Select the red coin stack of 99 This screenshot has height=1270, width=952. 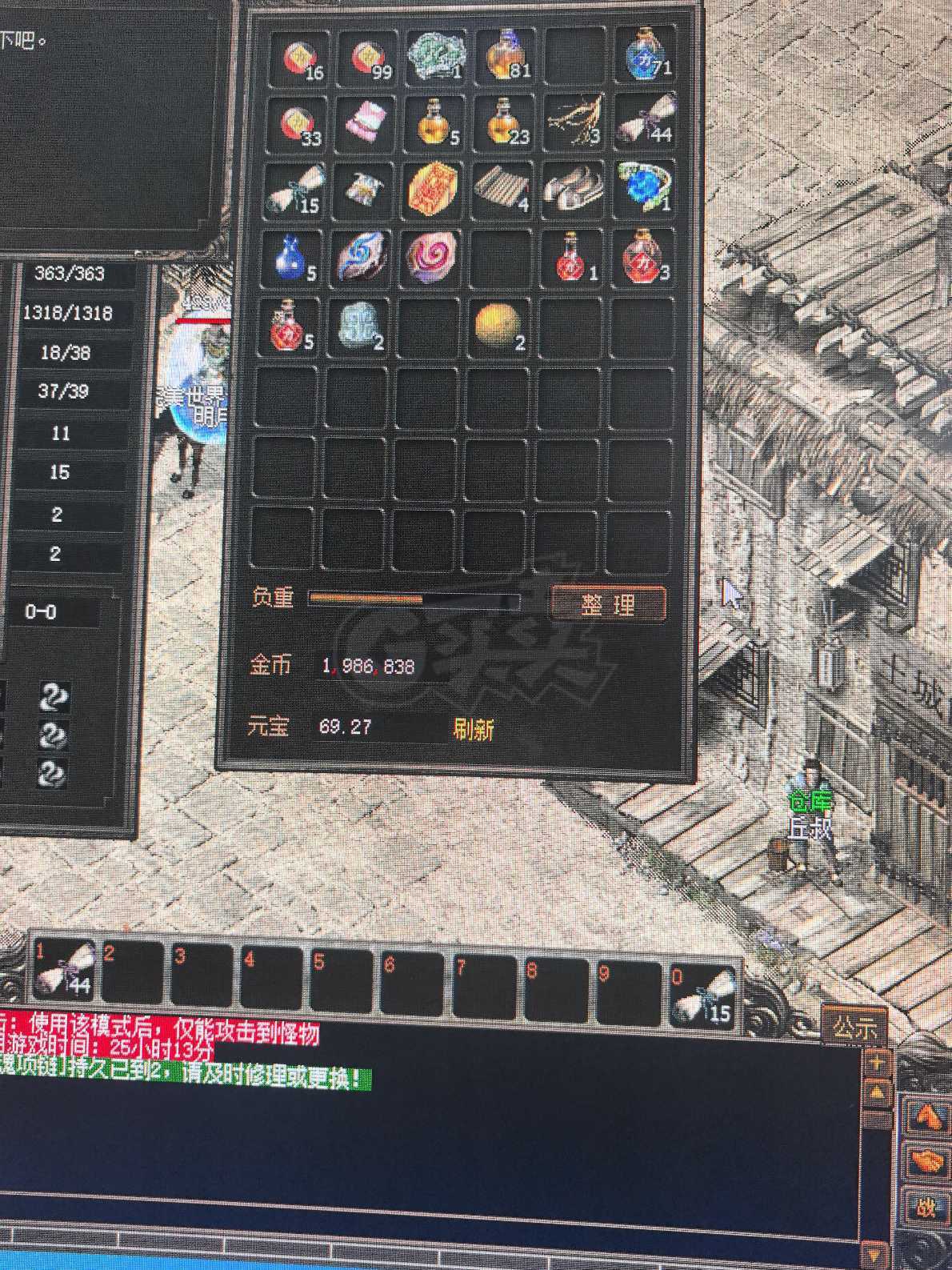coord(369,58)
